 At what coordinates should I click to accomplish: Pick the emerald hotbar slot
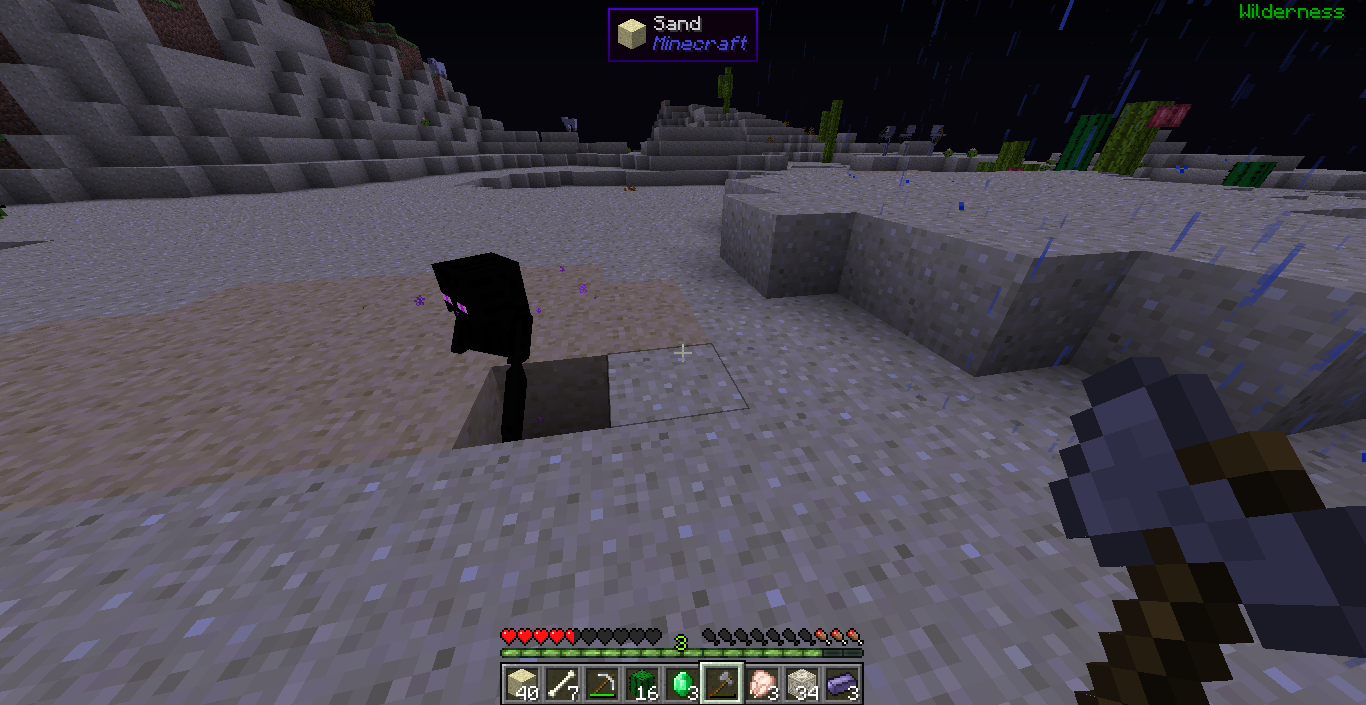click(x=680, y=684)
